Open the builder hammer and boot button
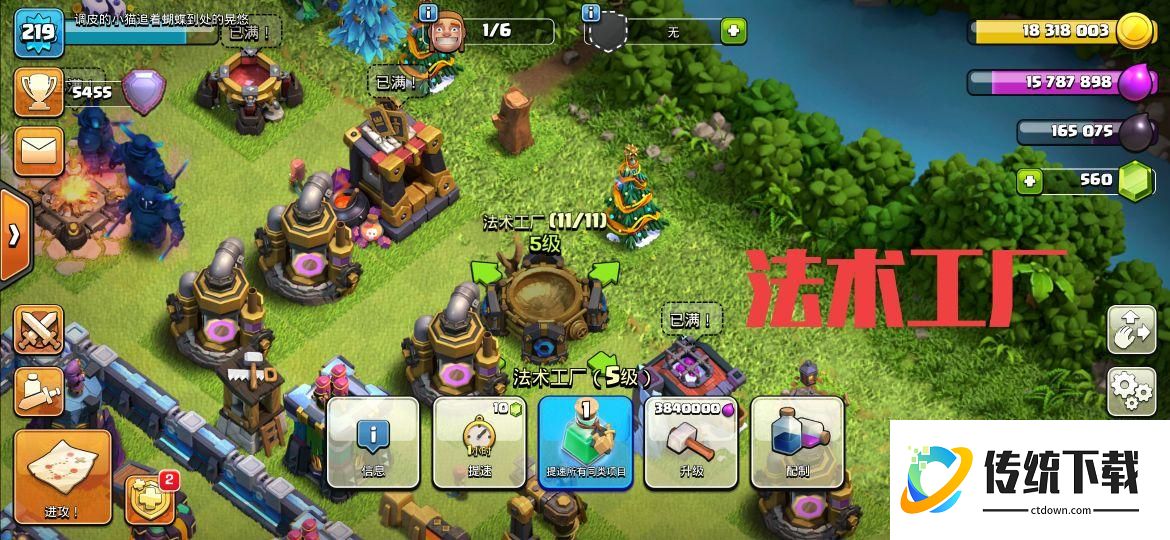The width and height of the screenshot is (1170, 540). [39, 390]
